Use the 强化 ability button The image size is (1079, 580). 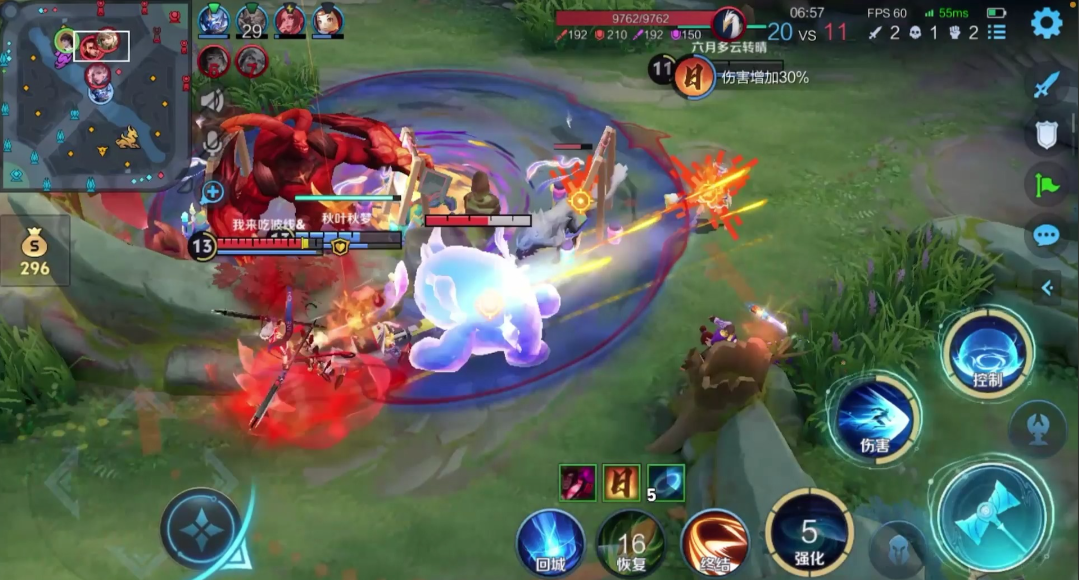(x=808, y=534)
